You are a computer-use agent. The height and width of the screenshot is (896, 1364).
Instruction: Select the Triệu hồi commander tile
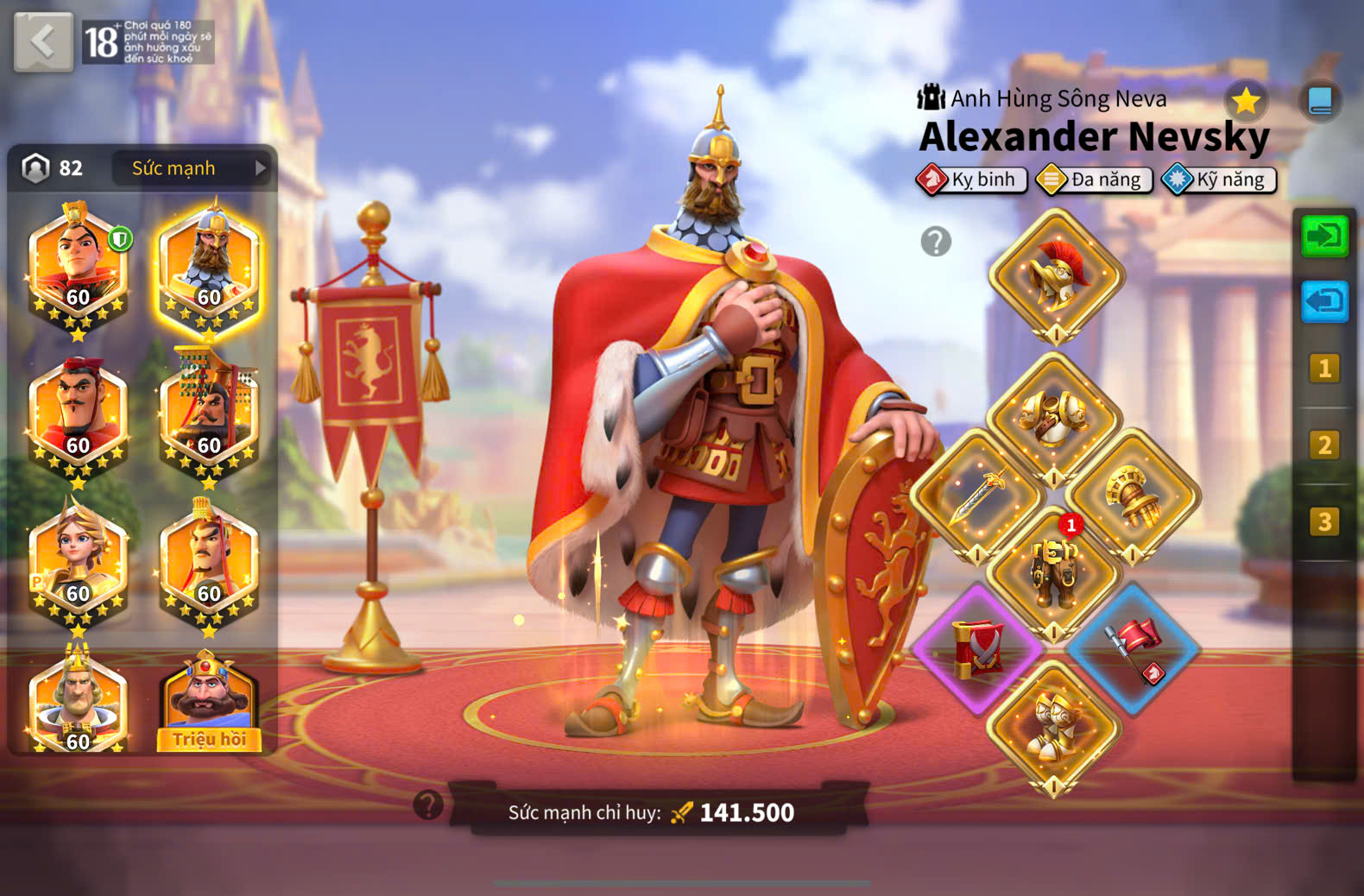tap(209, 701)
